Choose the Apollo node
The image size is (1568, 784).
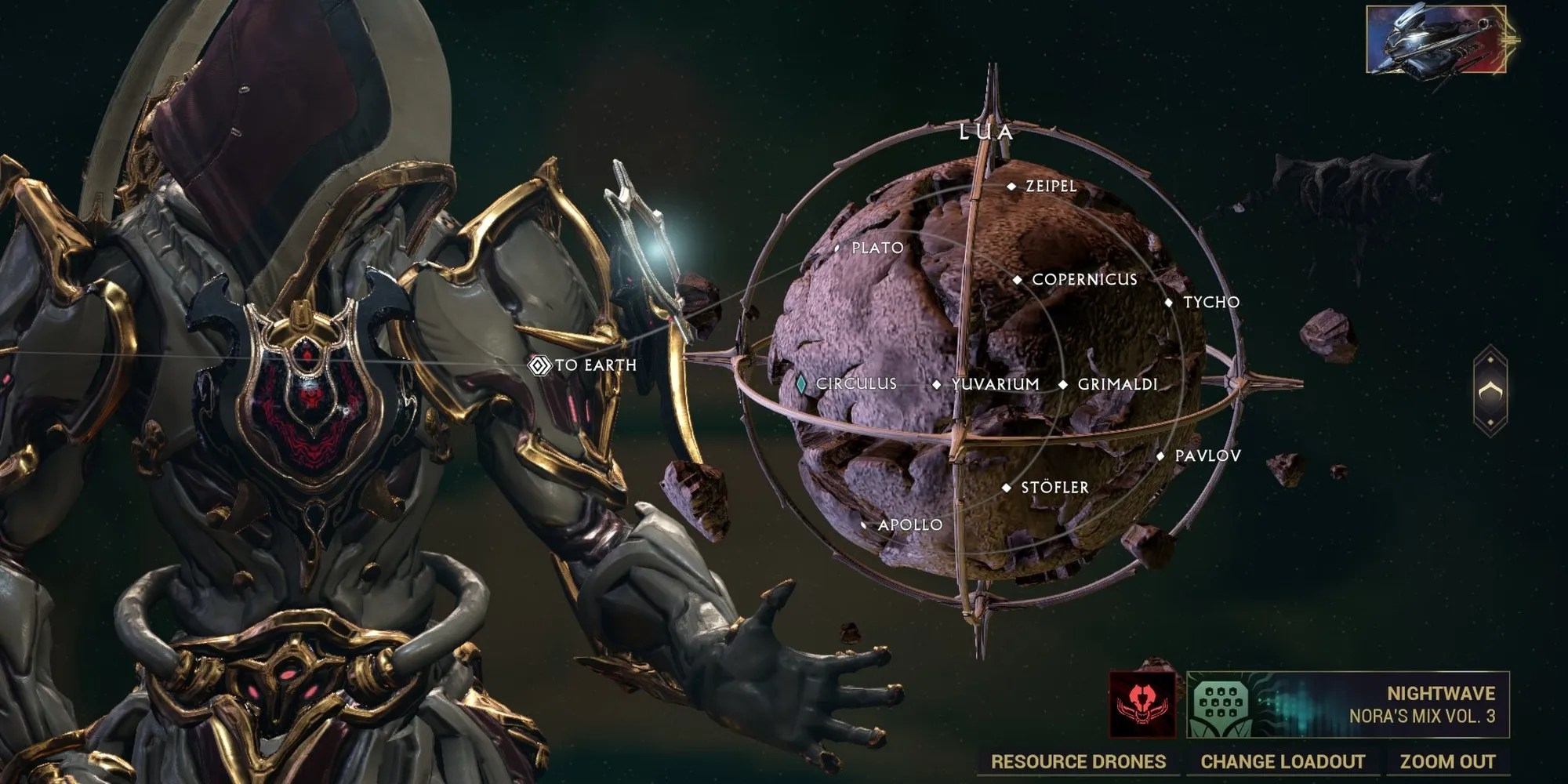pyautogui.click(x=864, y=525)
